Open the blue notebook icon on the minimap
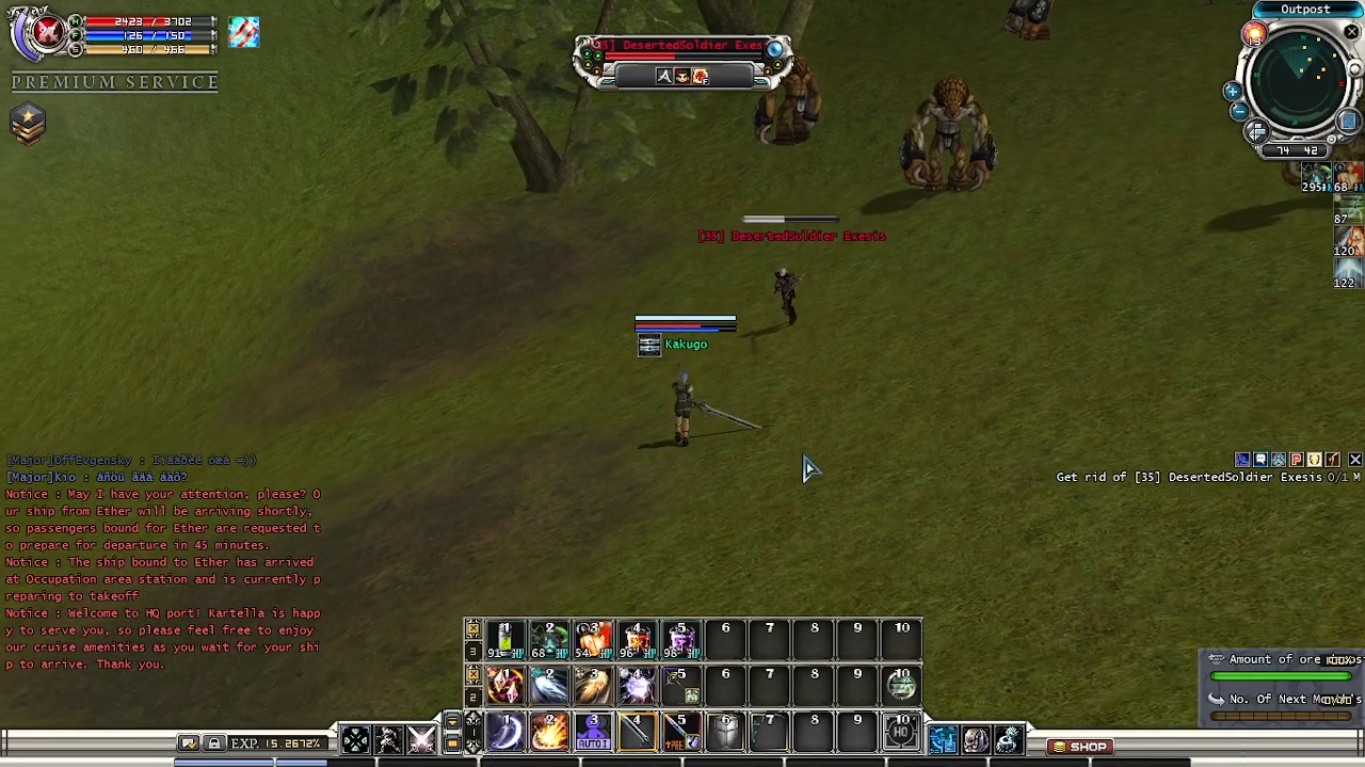This screenshot has height=767, width=1365. (x=1347, y=120)
